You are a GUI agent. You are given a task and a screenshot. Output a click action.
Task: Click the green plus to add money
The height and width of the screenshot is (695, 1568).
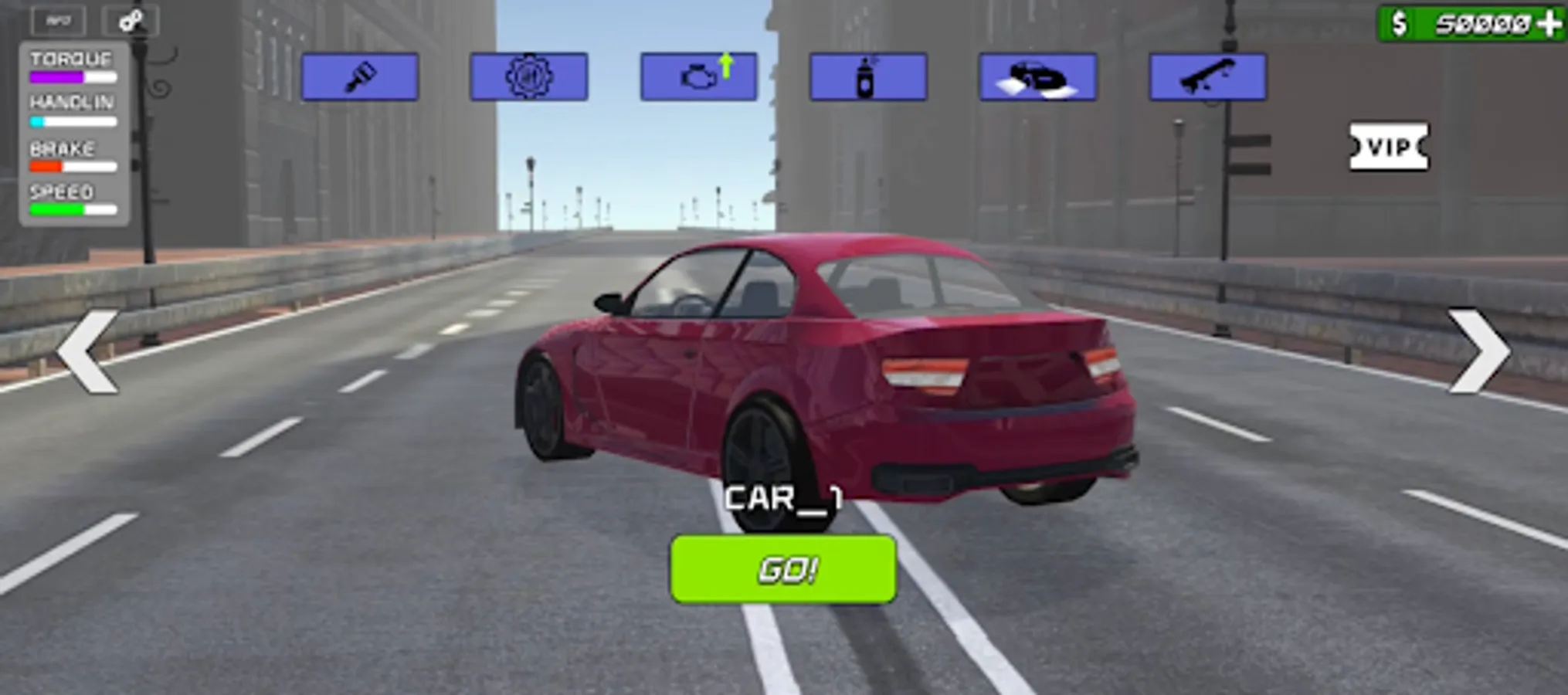[1549, 23]
